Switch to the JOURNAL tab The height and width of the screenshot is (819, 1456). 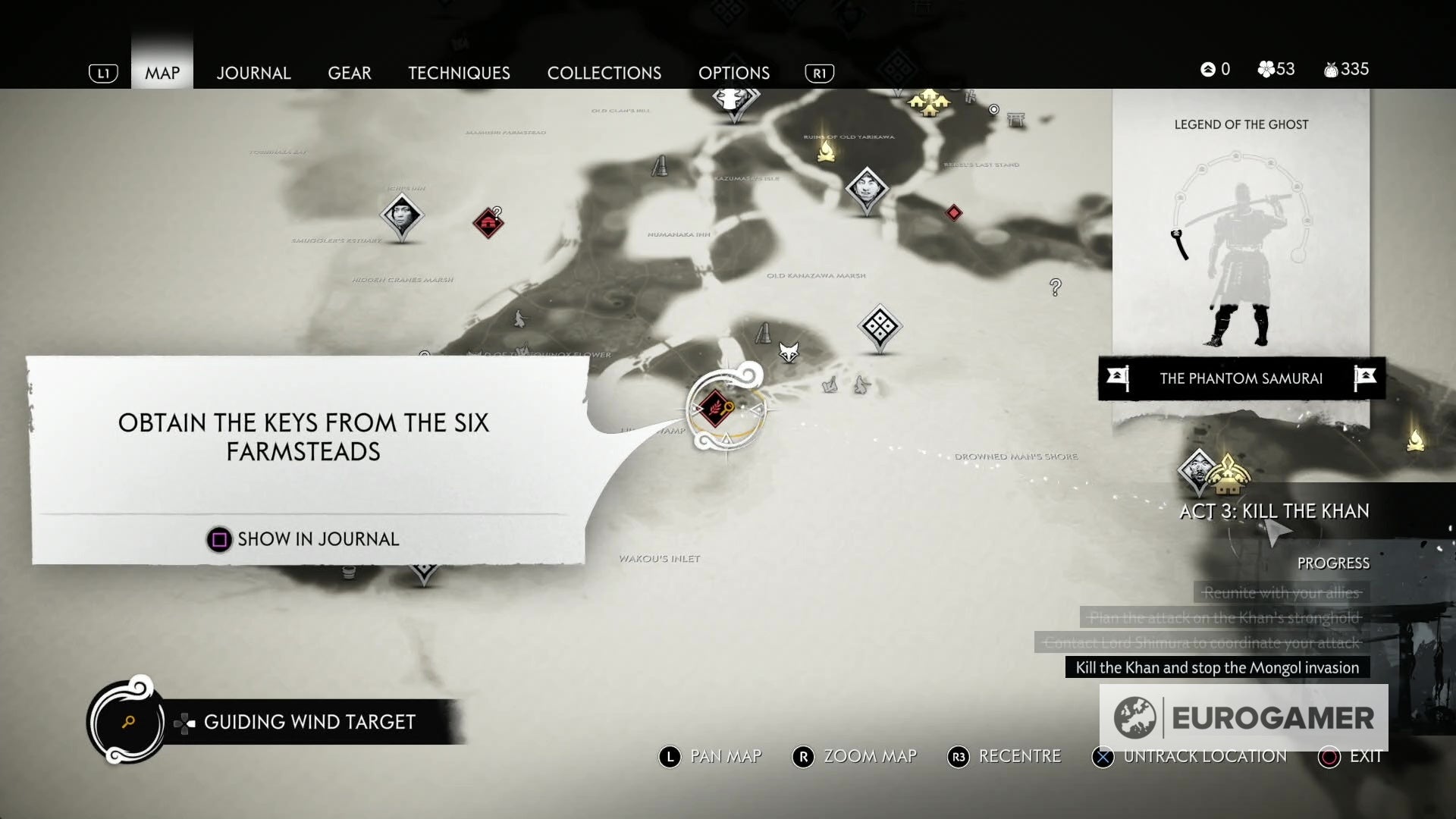(x=253, y=73)
